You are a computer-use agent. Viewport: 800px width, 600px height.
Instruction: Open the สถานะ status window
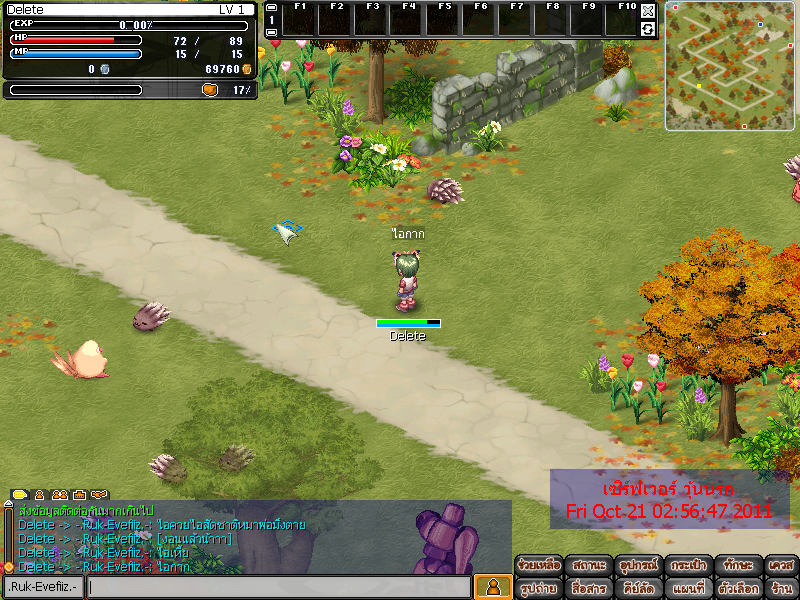pyautogui.click(x=588, y=565)
